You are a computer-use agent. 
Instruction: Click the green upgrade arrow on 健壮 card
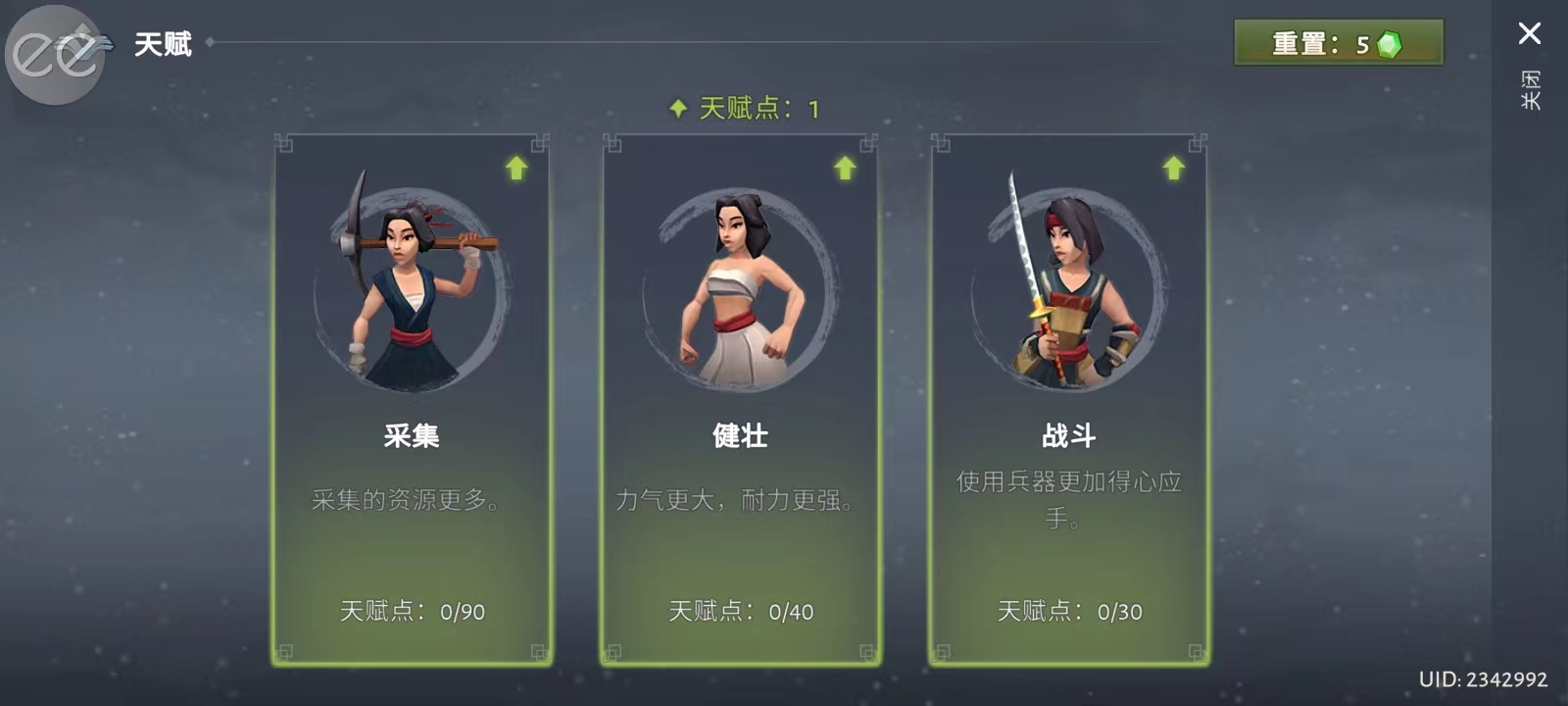845,168
